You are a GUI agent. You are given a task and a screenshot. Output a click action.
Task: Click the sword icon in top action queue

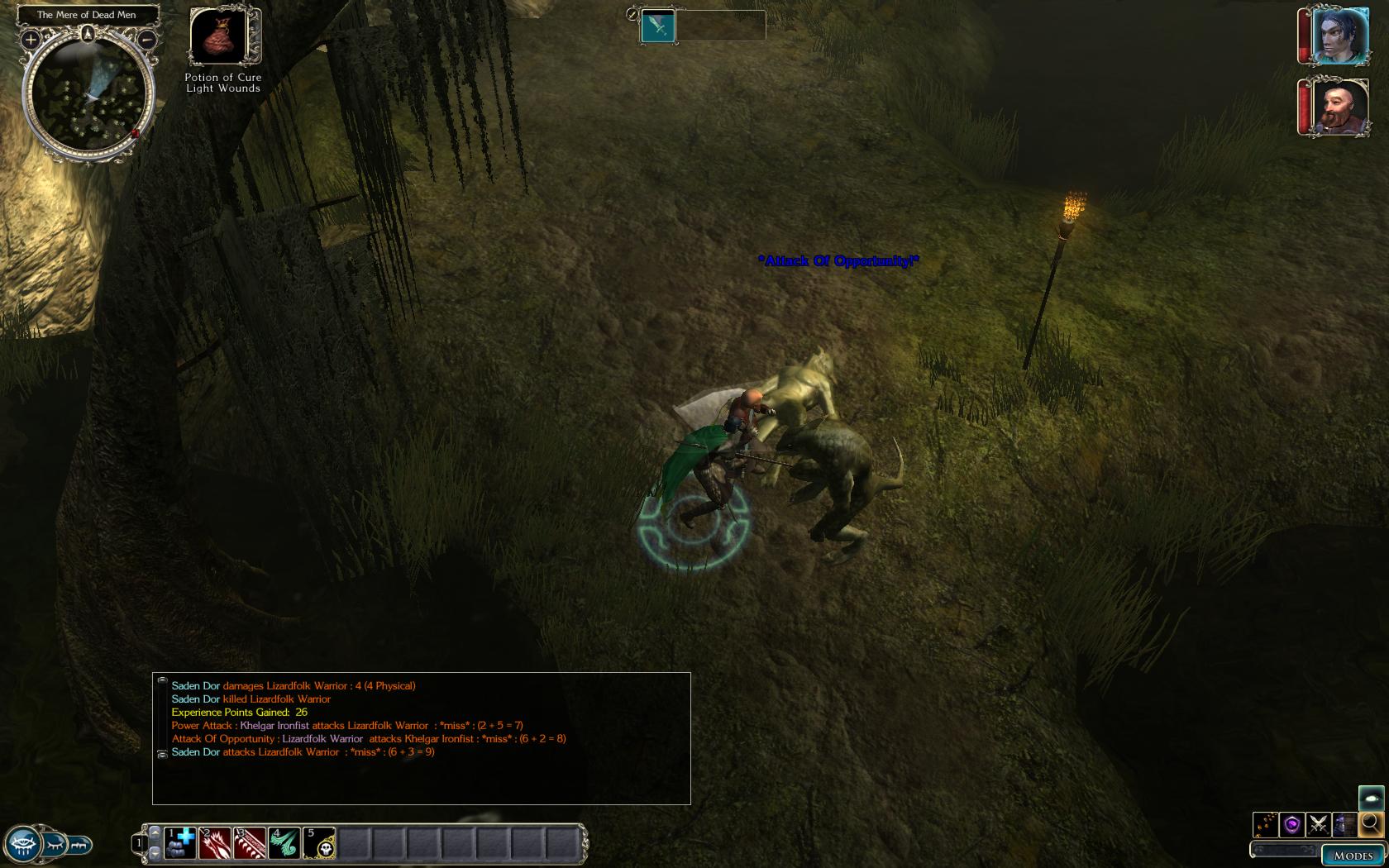click(x=659, y=26)
